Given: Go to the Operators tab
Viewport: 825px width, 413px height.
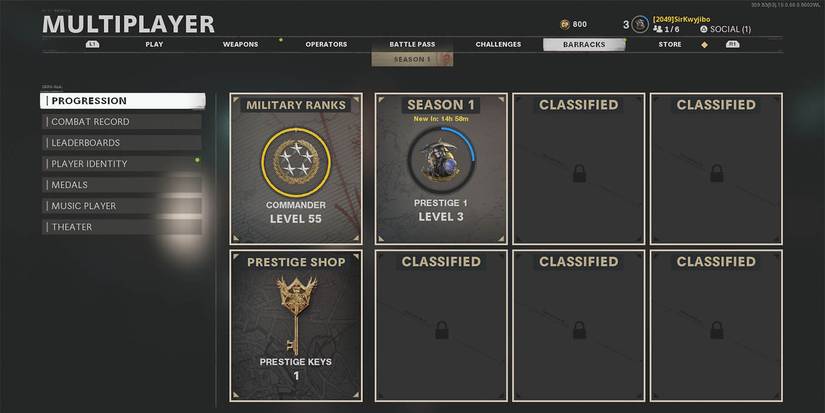Looking at the screenshot, I should pyautogui.click(x=326, y=44).
